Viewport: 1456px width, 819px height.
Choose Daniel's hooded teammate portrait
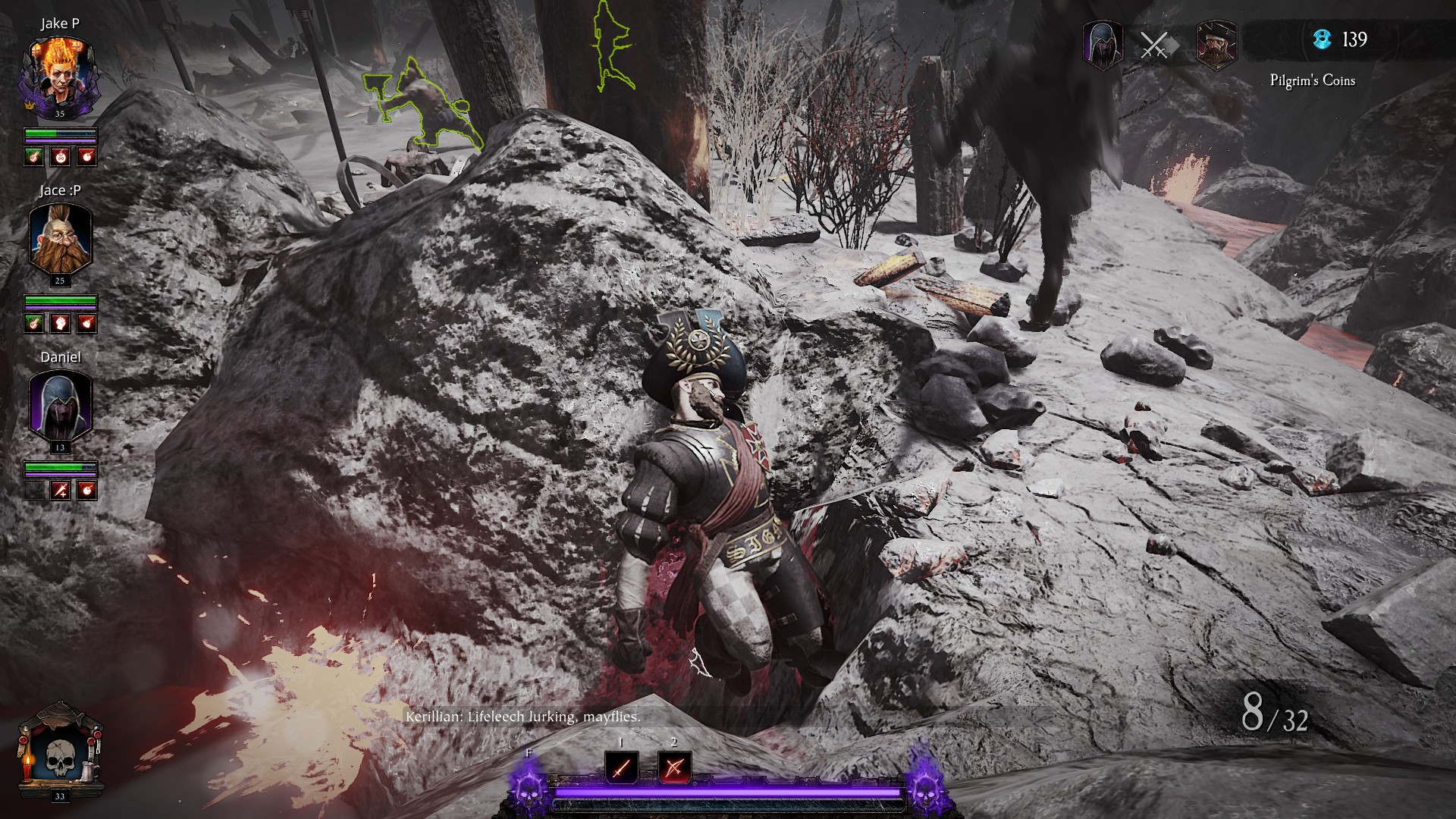tap(60, 406)
